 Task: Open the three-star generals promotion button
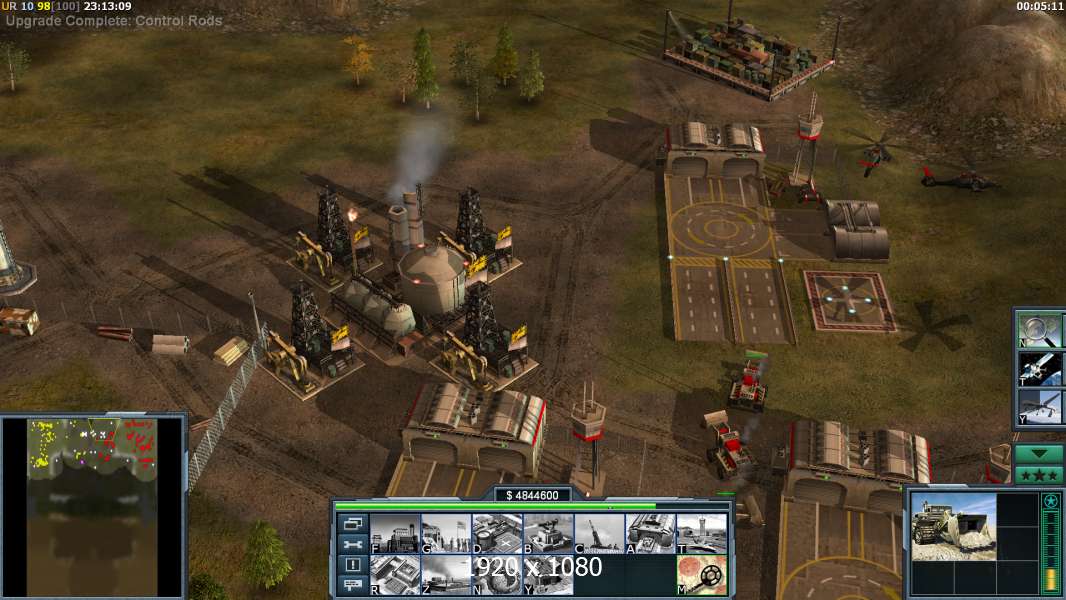click(x=1039, y=474)
